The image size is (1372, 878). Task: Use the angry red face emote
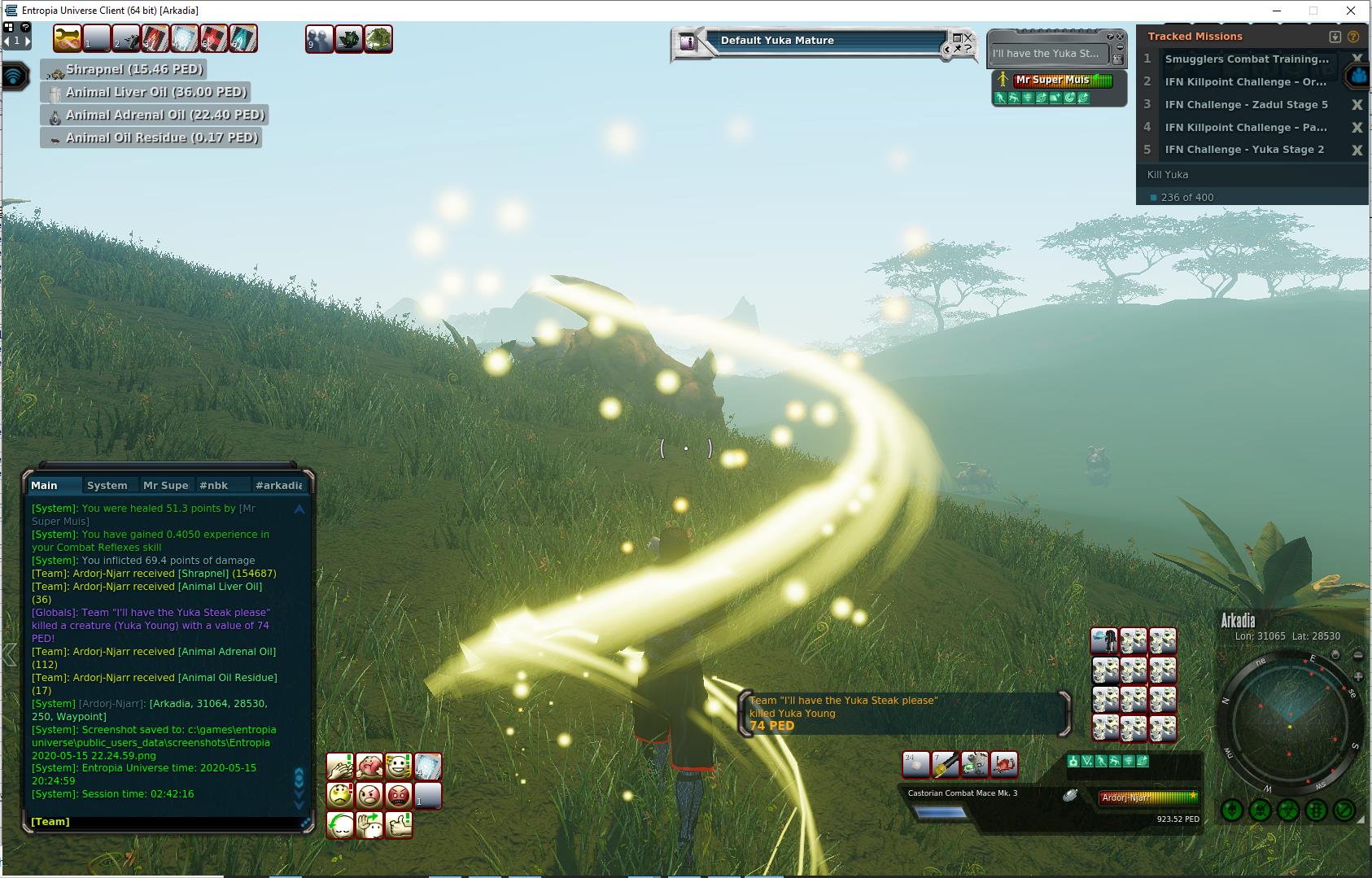(x=399, y=794)
